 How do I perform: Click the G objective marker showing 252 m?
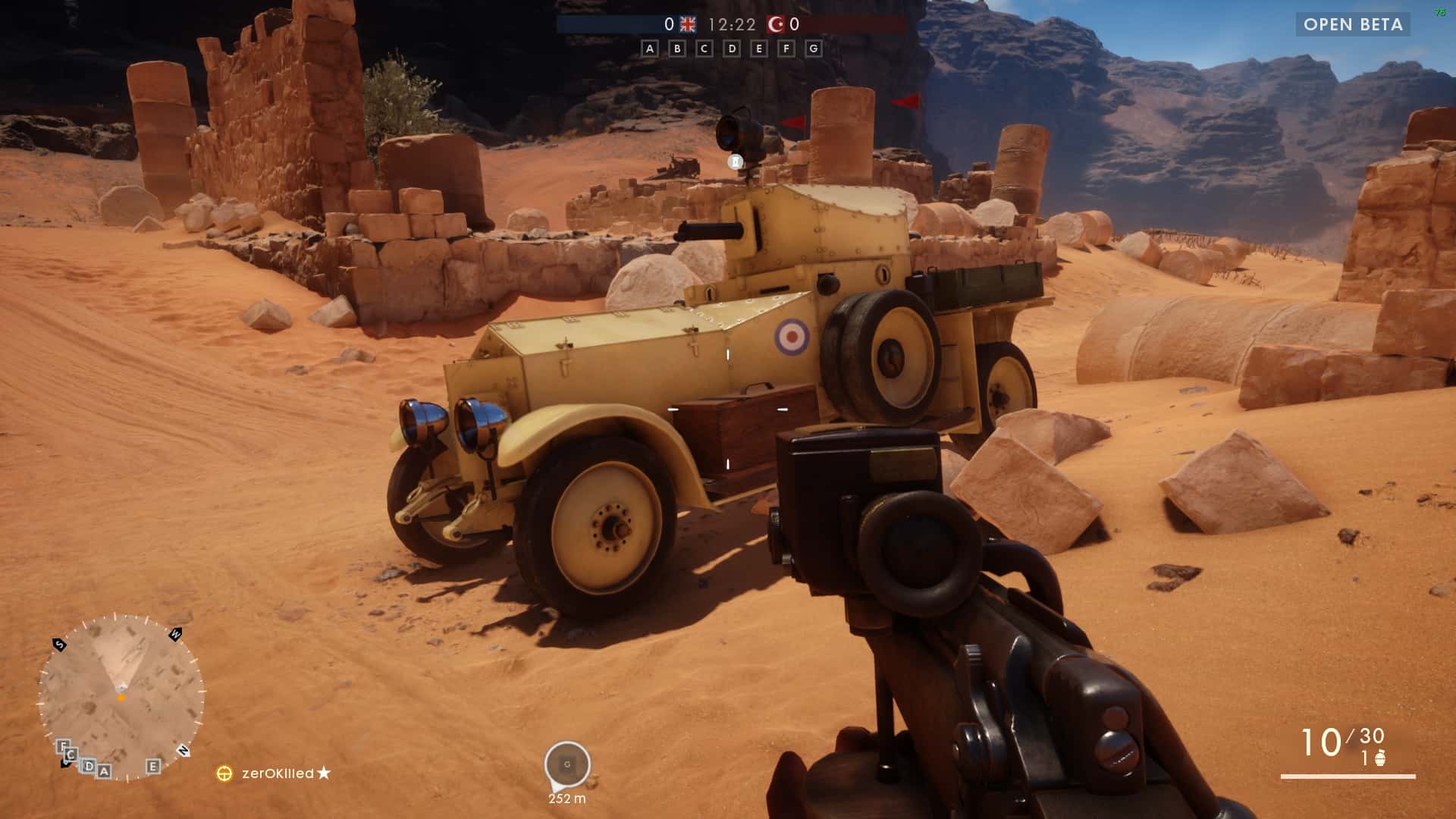point(567,764)
